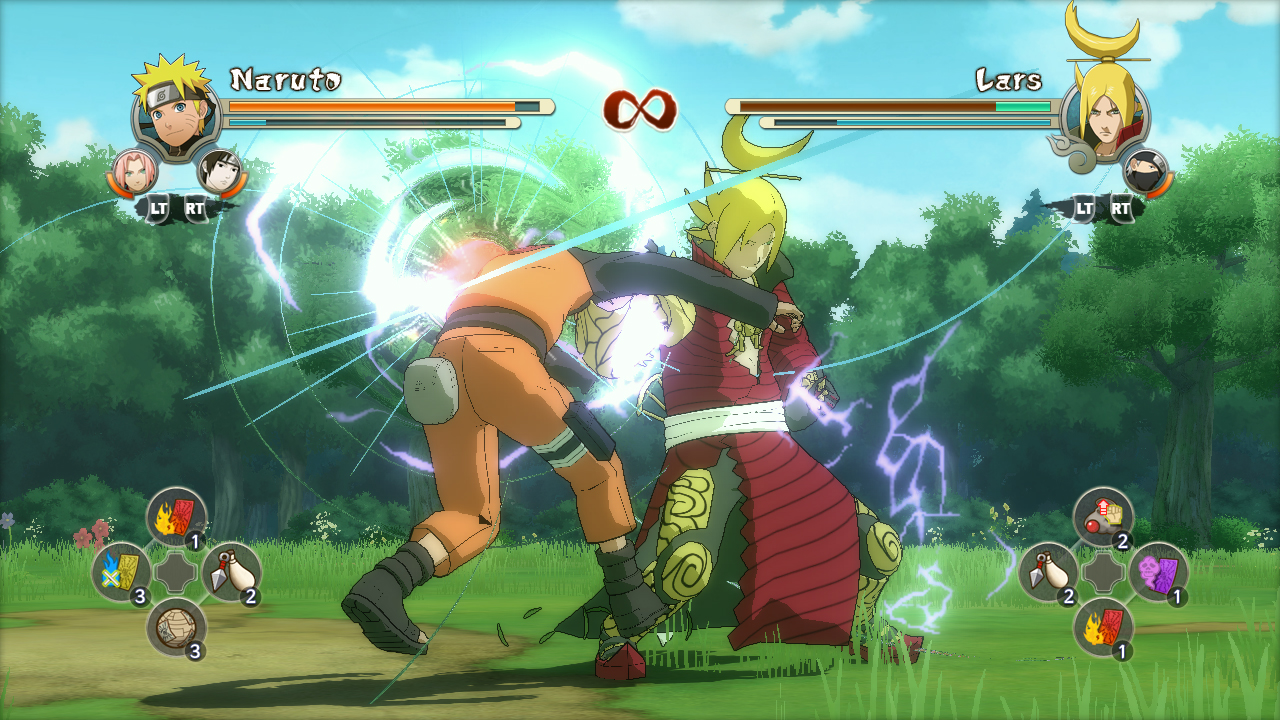Select Lars's red fire tag item
This screenshot has width=1280, height=720.
(x=1103, y=627)
